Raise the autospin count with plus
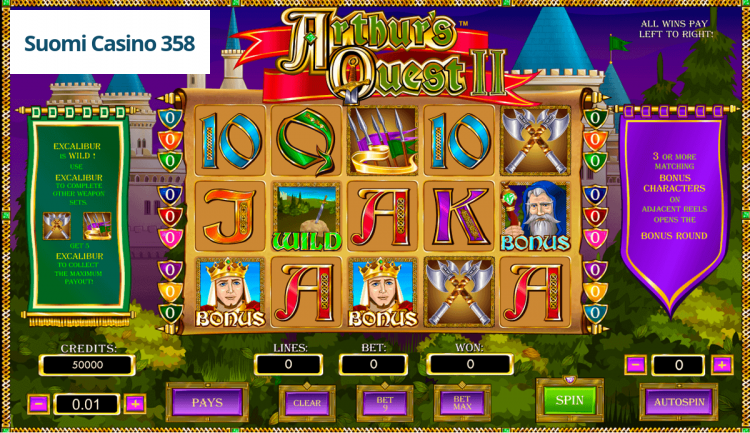The height and width of the screenshot is (433, 750). [x=721, y=365]
